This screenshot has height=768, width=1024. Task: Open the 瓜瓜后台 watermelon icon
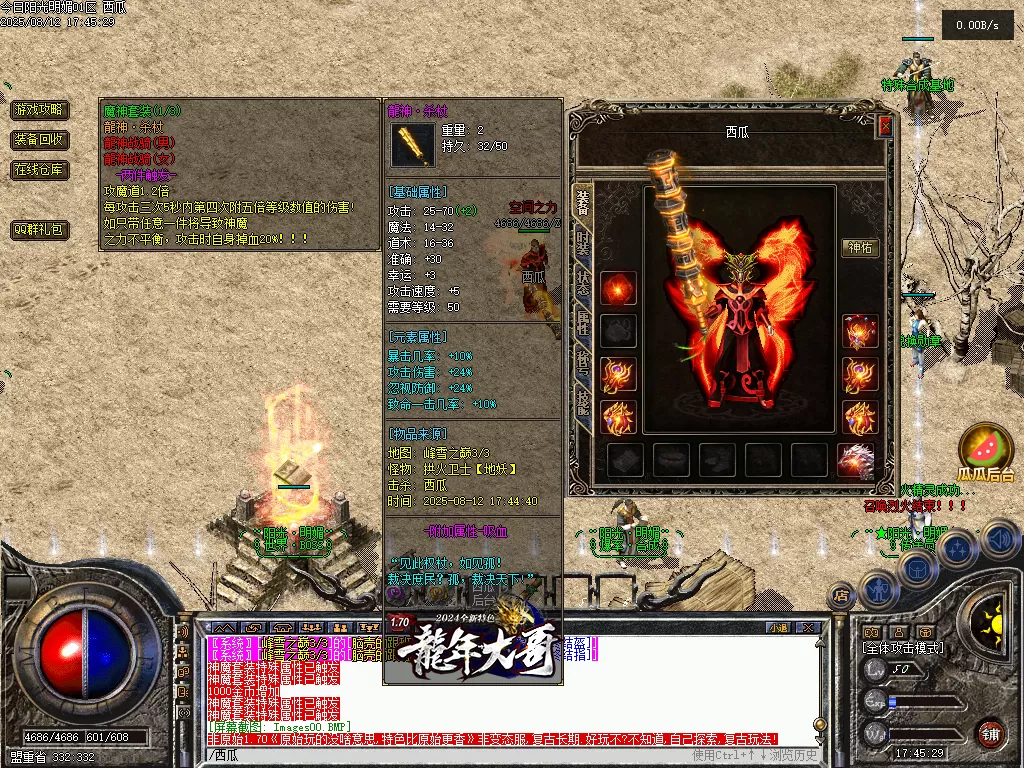(x=985, y=450)
